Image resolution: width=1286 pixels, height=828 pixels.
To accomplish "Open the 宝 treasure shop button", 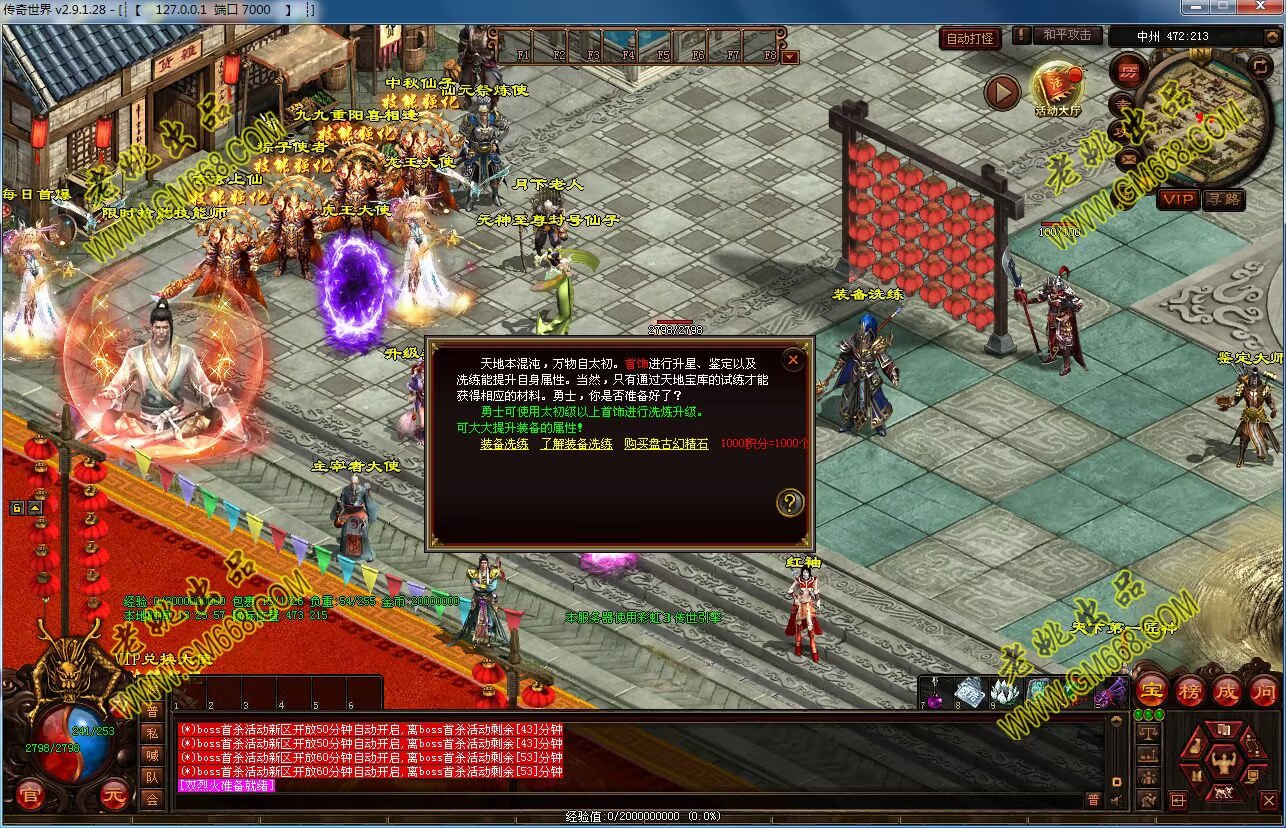I will 1152,690.
